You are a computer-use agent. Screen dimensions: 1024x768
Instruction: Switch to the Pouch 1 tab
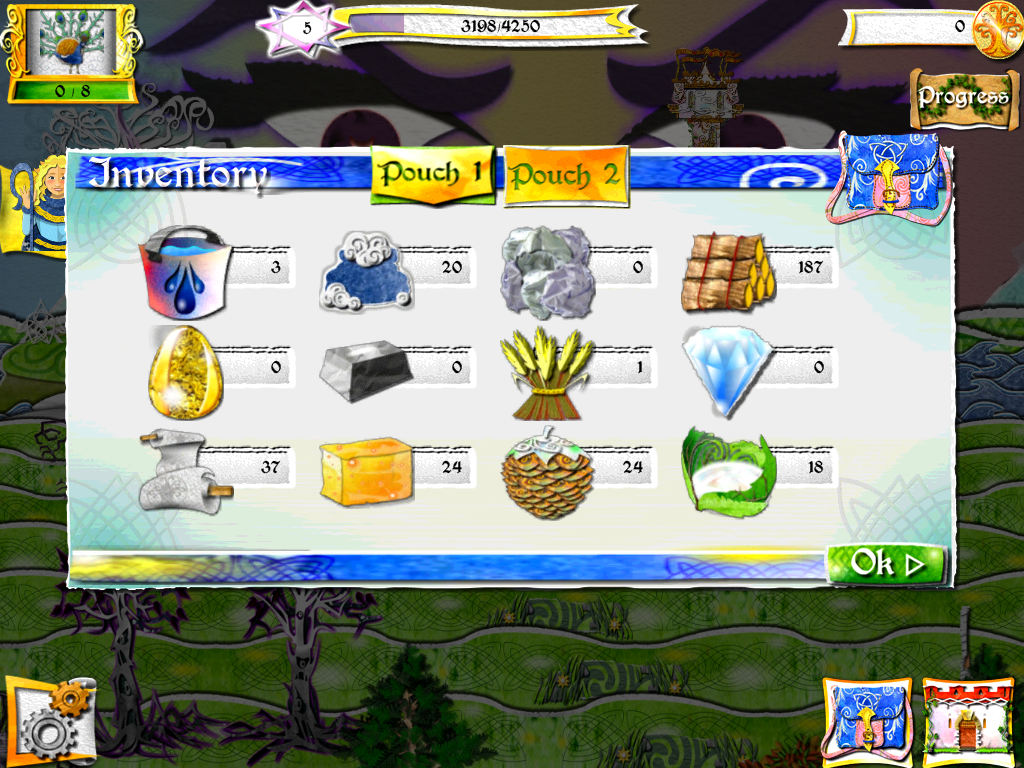(x=432, y=174)
